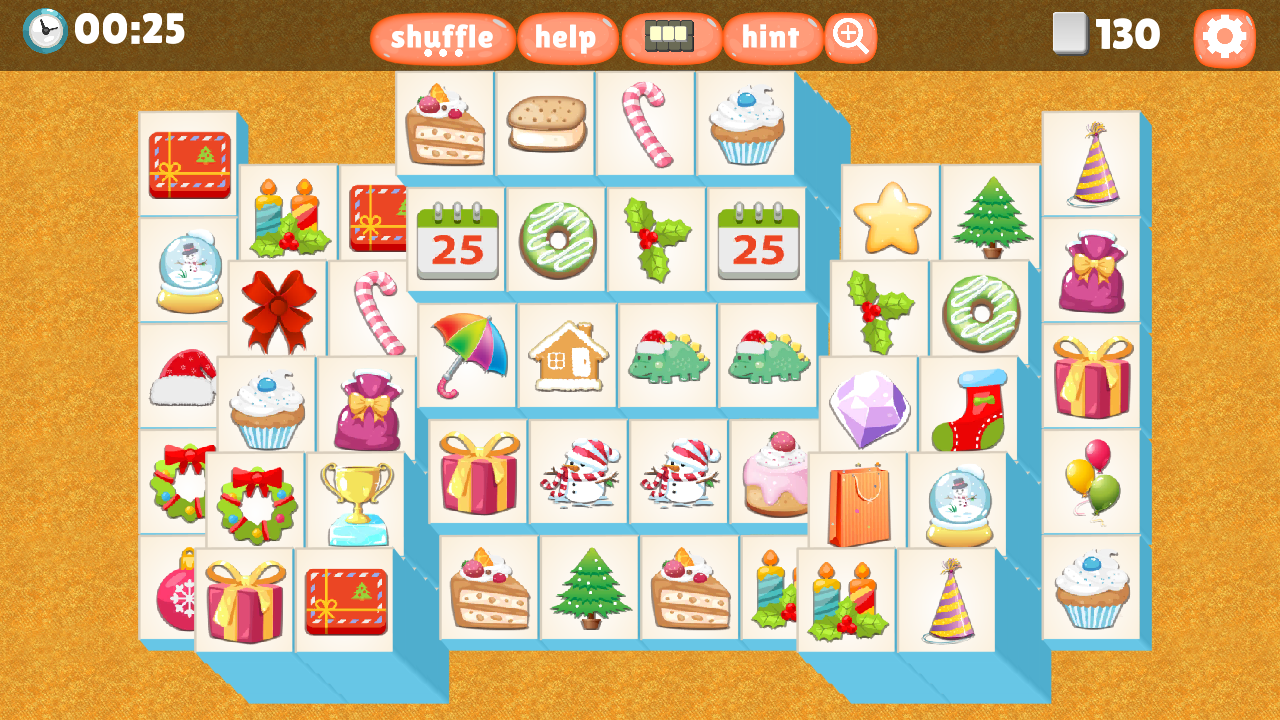Select the gingerbread house tile
The height and width of the screenshot is (720, 1280).
[567, 355]
